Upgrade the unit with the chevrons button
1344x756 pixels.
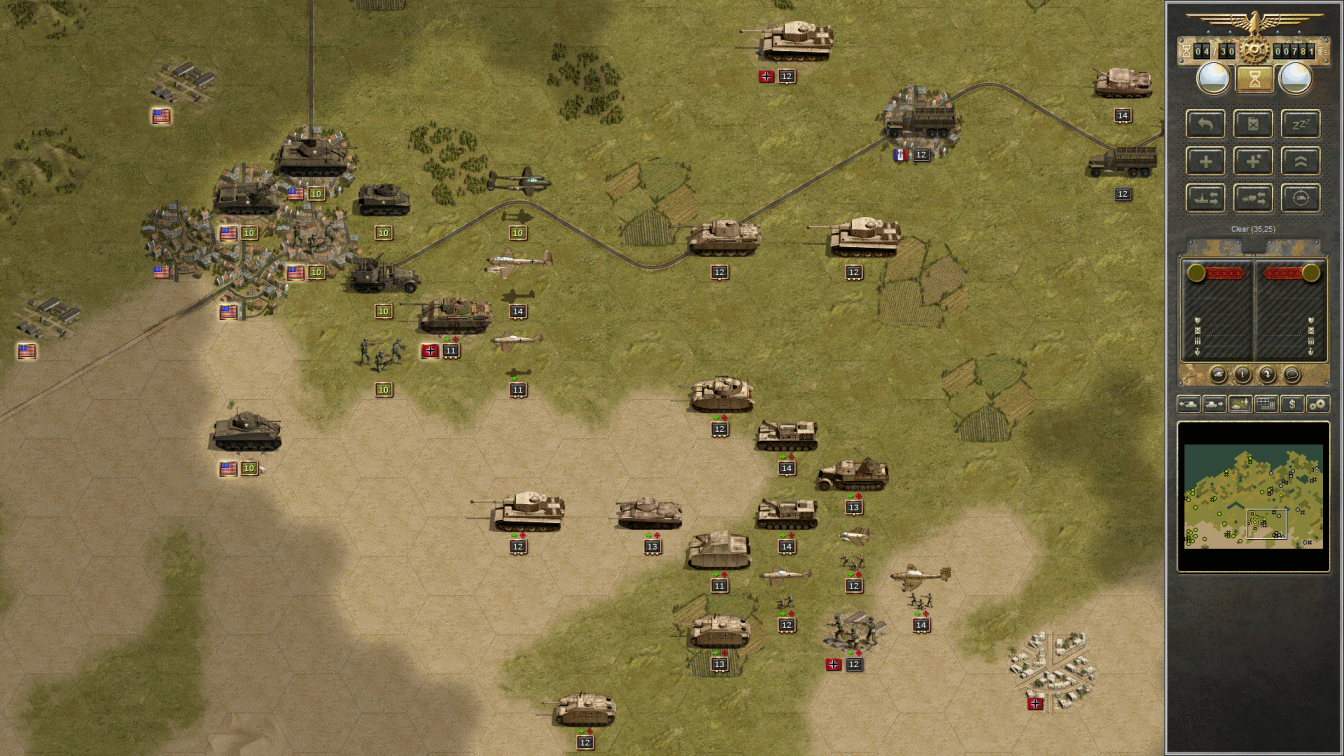tap(1300, 161)
